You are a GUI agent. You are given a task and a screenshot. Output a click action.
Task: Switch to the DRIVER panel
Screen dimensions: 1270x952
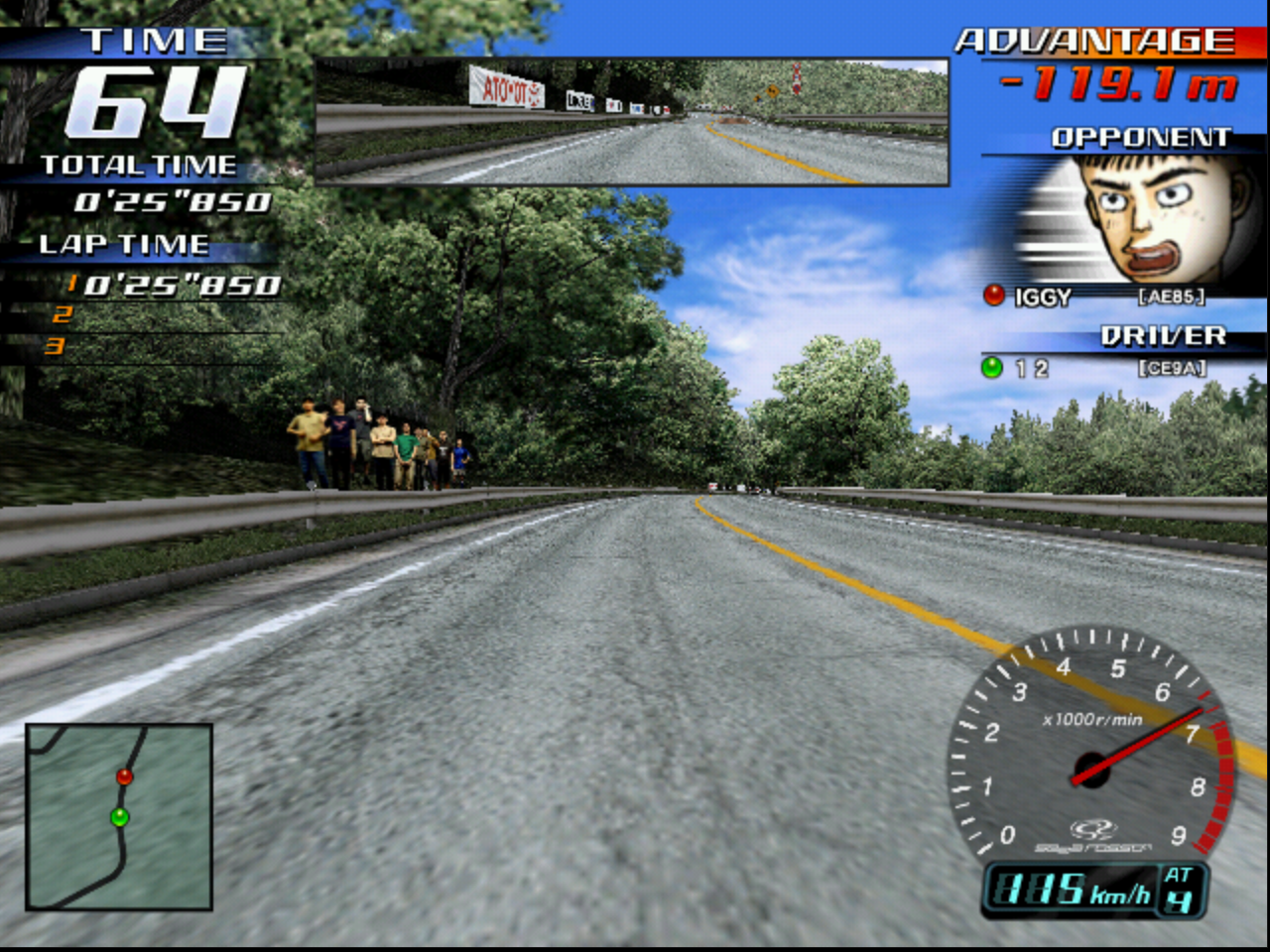pyautogui.click(x=1163, y=335)
